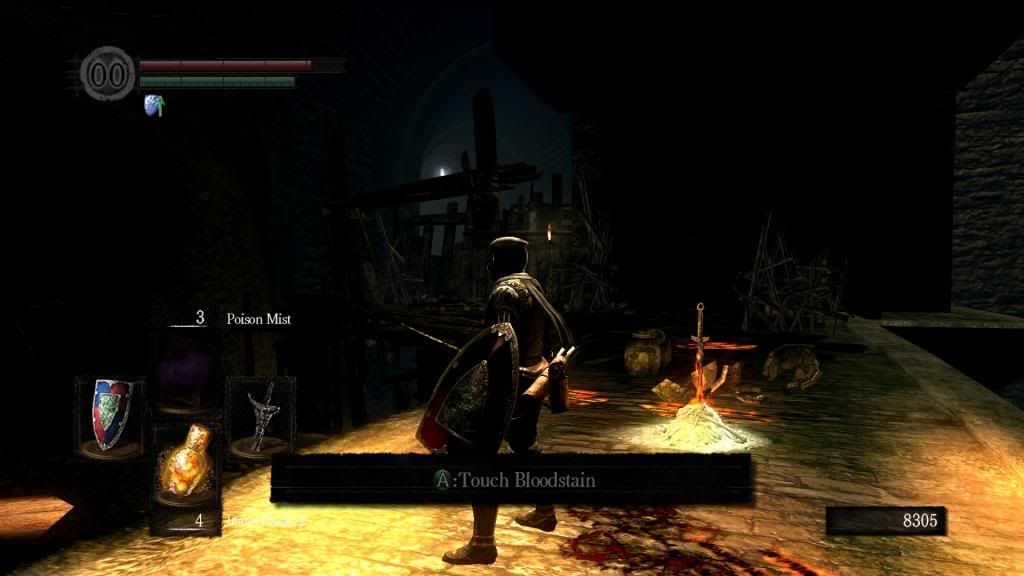1024x576 pixels.
Task: Select the sword right-hand weapon slot
Action: tap(260, 415)
